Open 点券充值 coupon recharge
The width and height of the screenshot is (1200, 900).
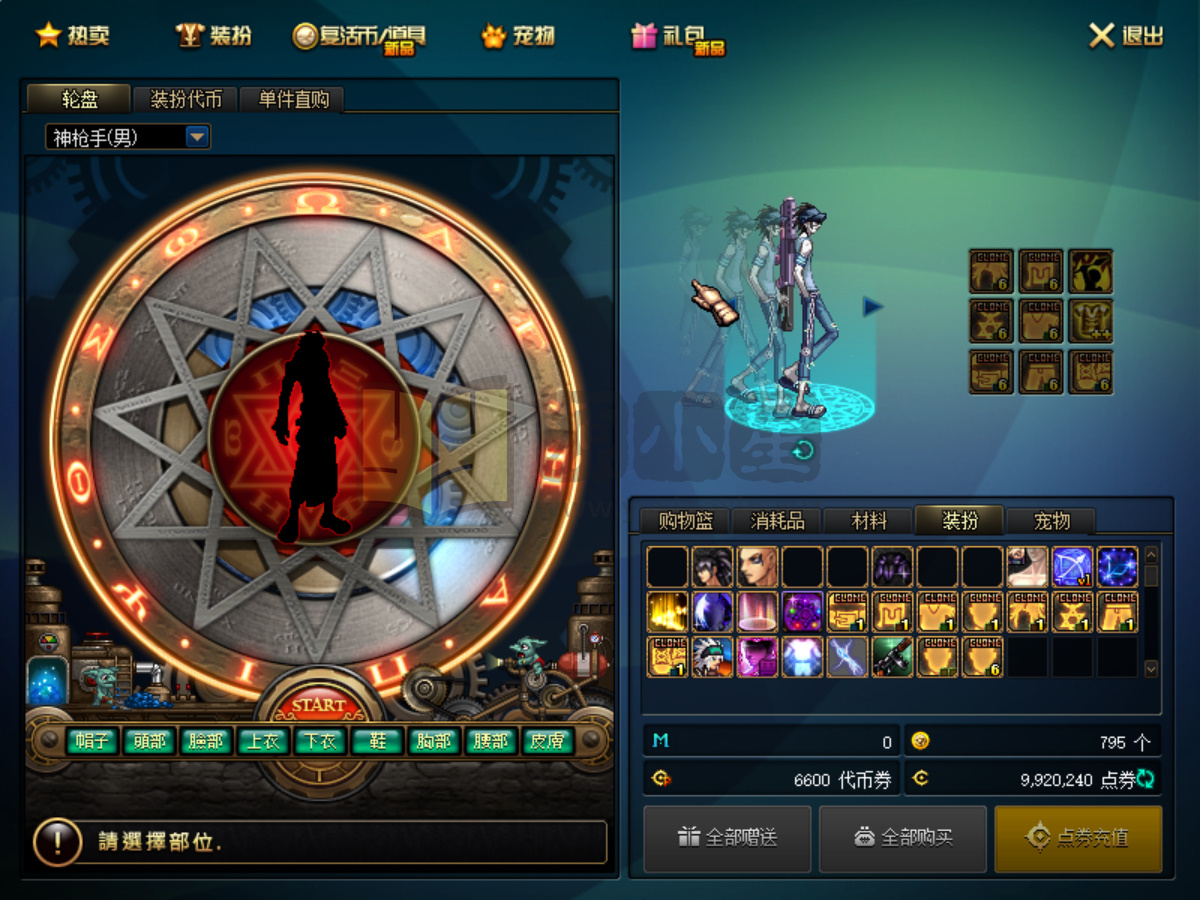1078,838
